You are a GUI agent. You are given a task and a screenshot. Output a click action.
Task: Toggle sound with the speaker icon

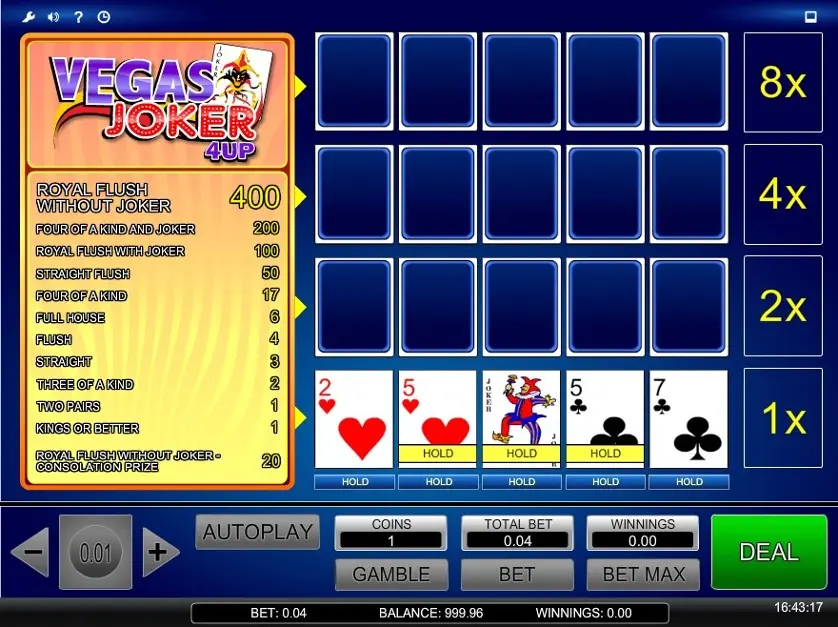(53, 16)
